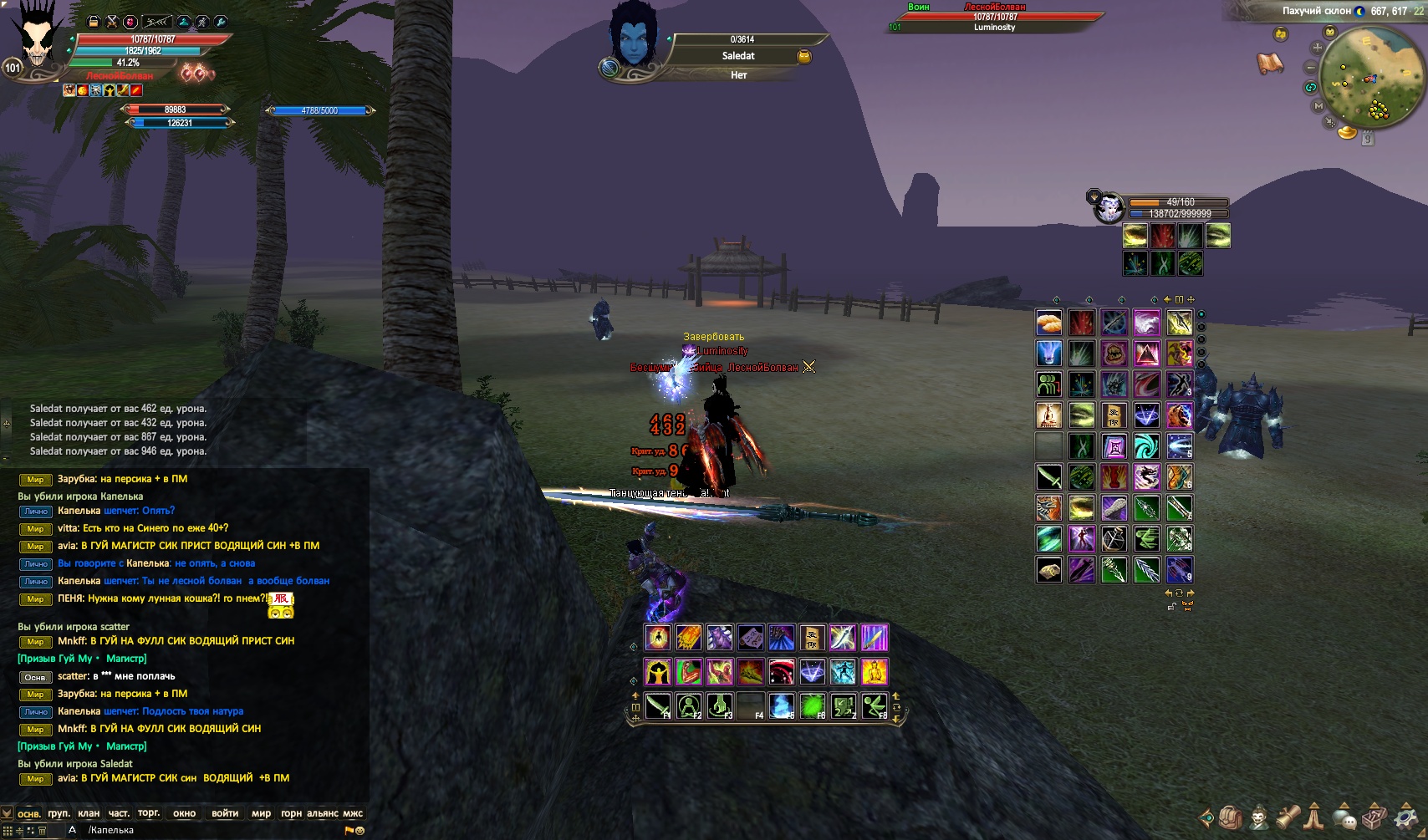Viewport: 1428px width, 840px height.
Task: Open the backpack inventory icon
Action: [1230, 817]
